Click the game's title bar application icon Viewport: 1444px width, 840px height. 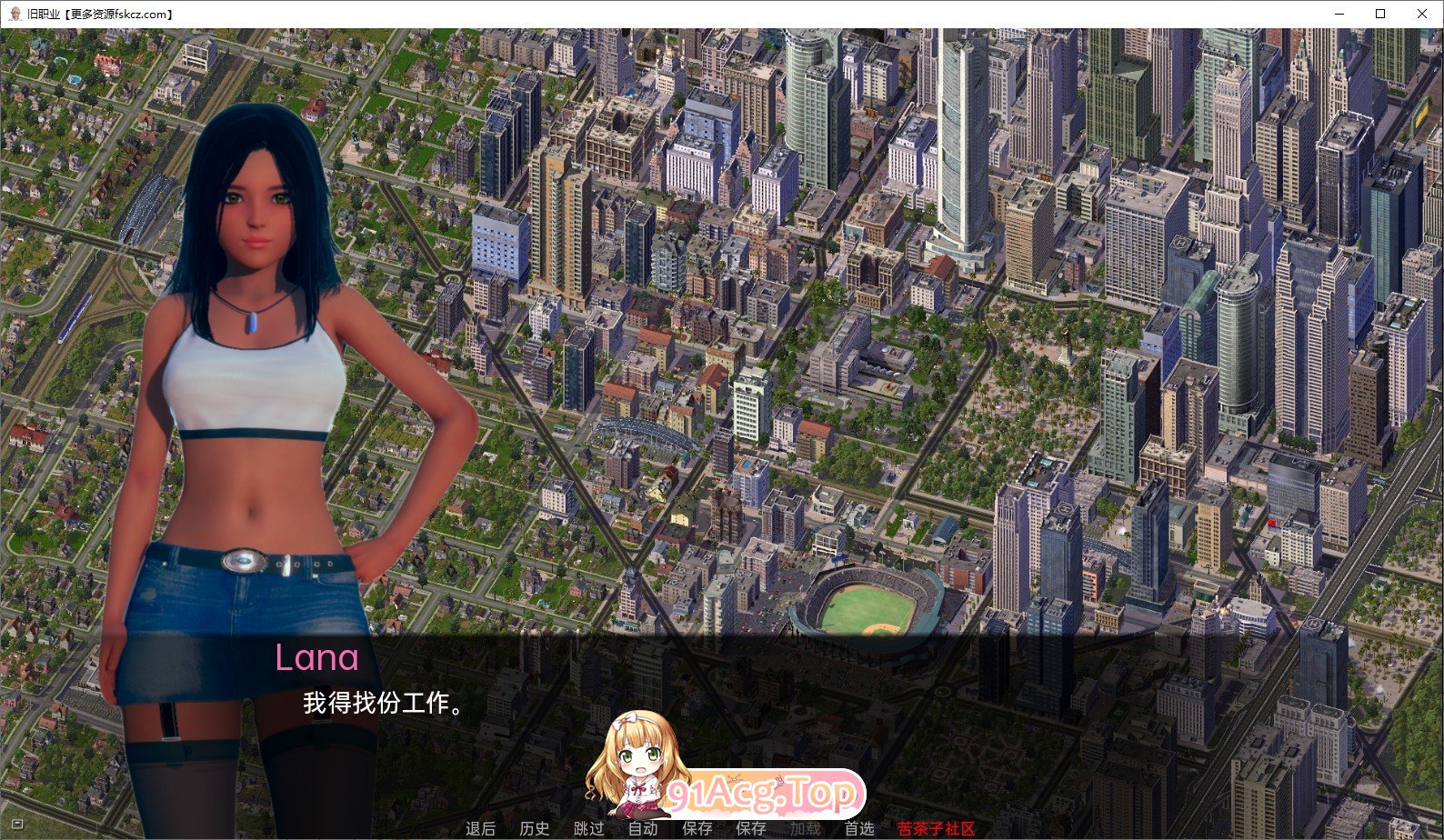[x=14, y=14]
